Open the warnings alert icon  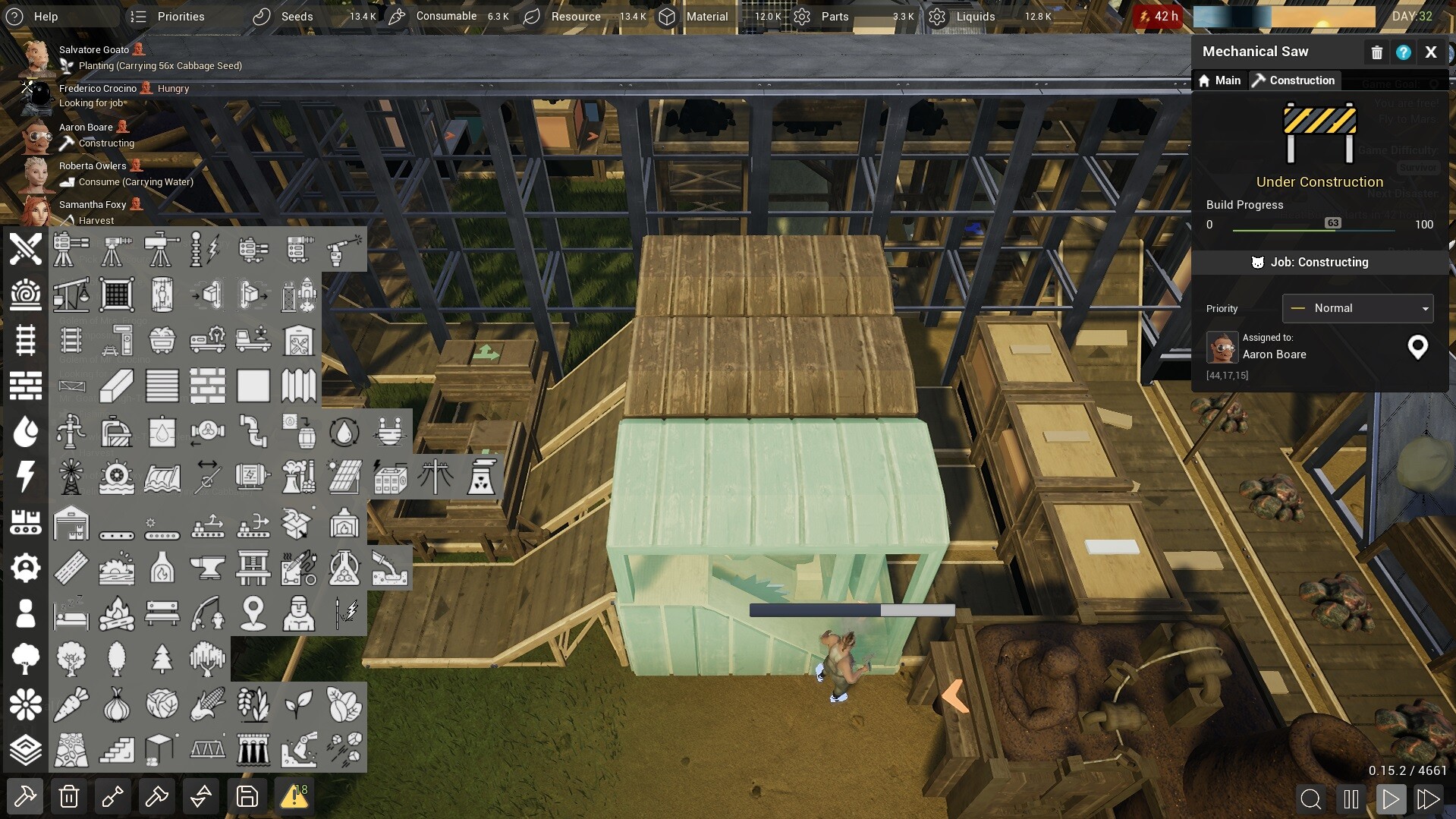pyautogui.click(x=294, y=795)
